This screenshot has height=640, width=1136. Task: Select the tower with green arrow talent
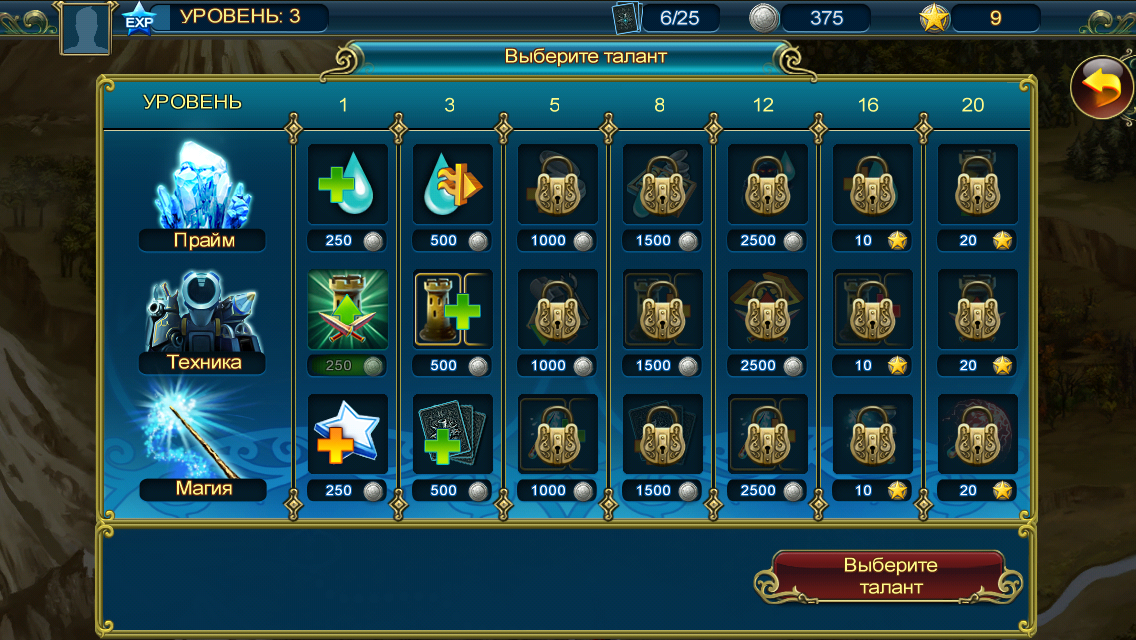point(346,308)
